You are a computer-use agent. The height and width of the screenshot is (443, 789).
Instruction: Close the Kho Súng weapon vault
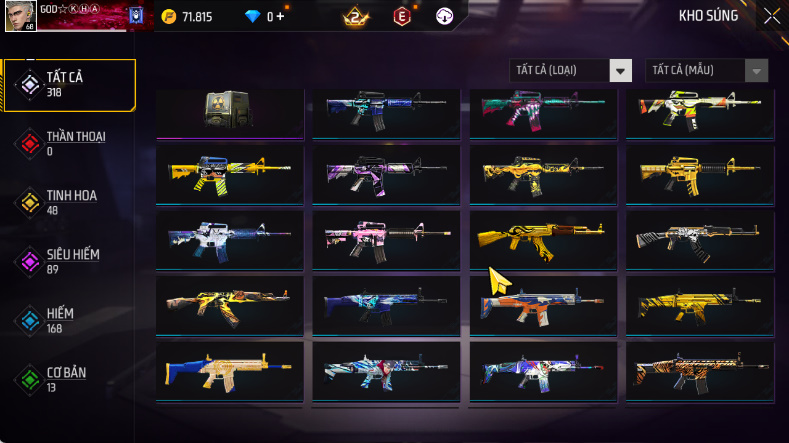771,16
